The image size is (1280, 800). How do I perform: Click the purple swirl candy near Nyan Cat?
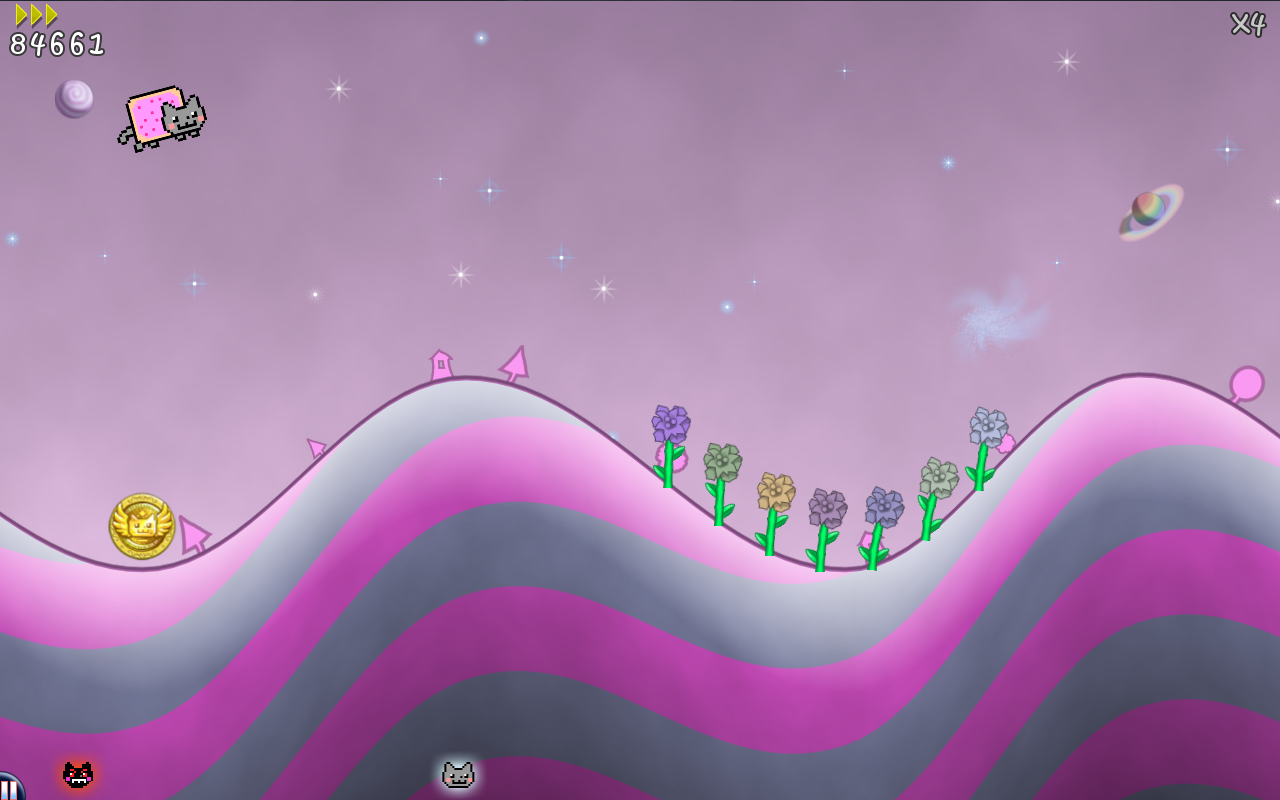click(73, 99)
